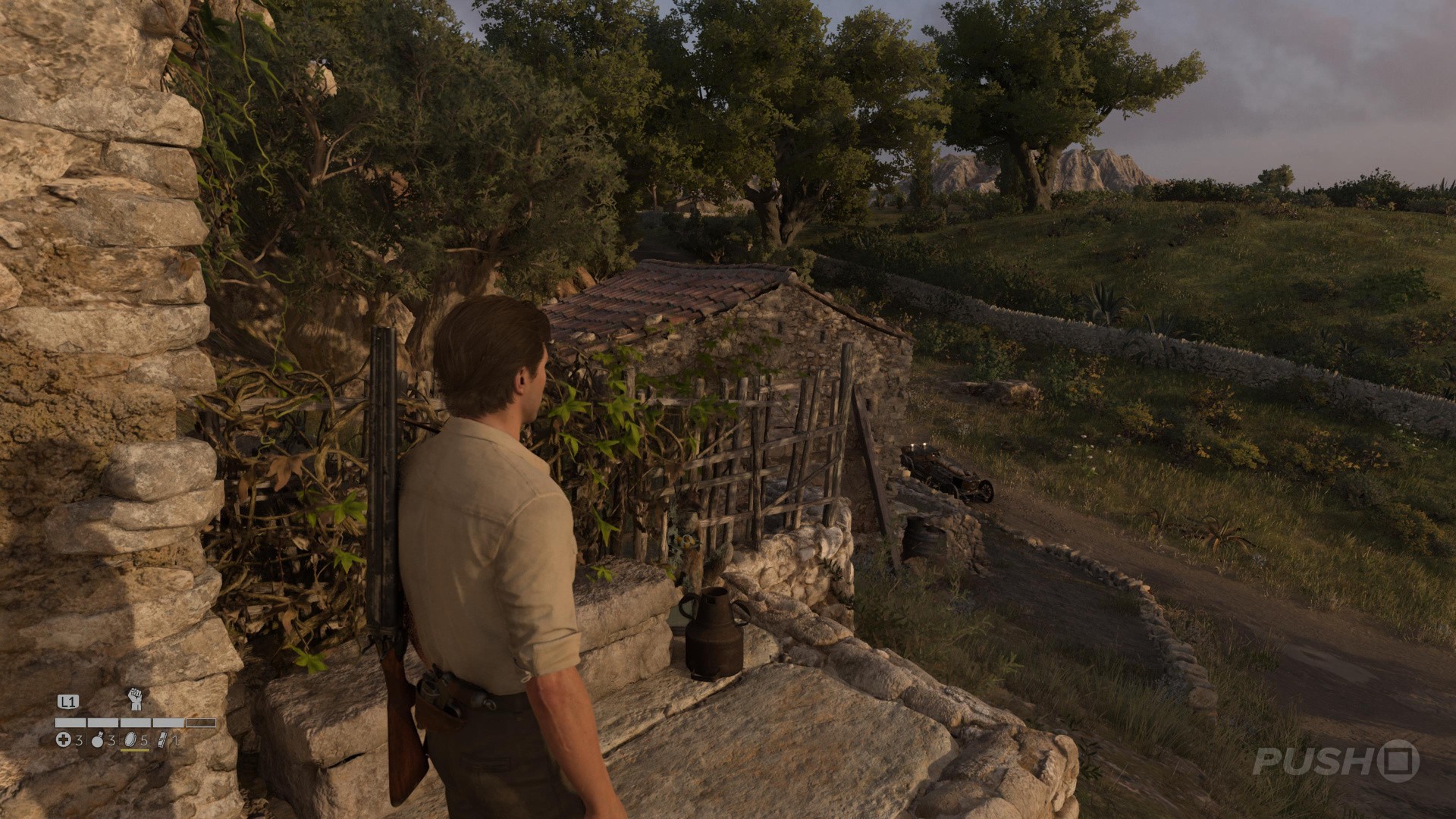Pick the coin throwable item icon
This screenshot has height=819, width=1456.
coord(130,740)
